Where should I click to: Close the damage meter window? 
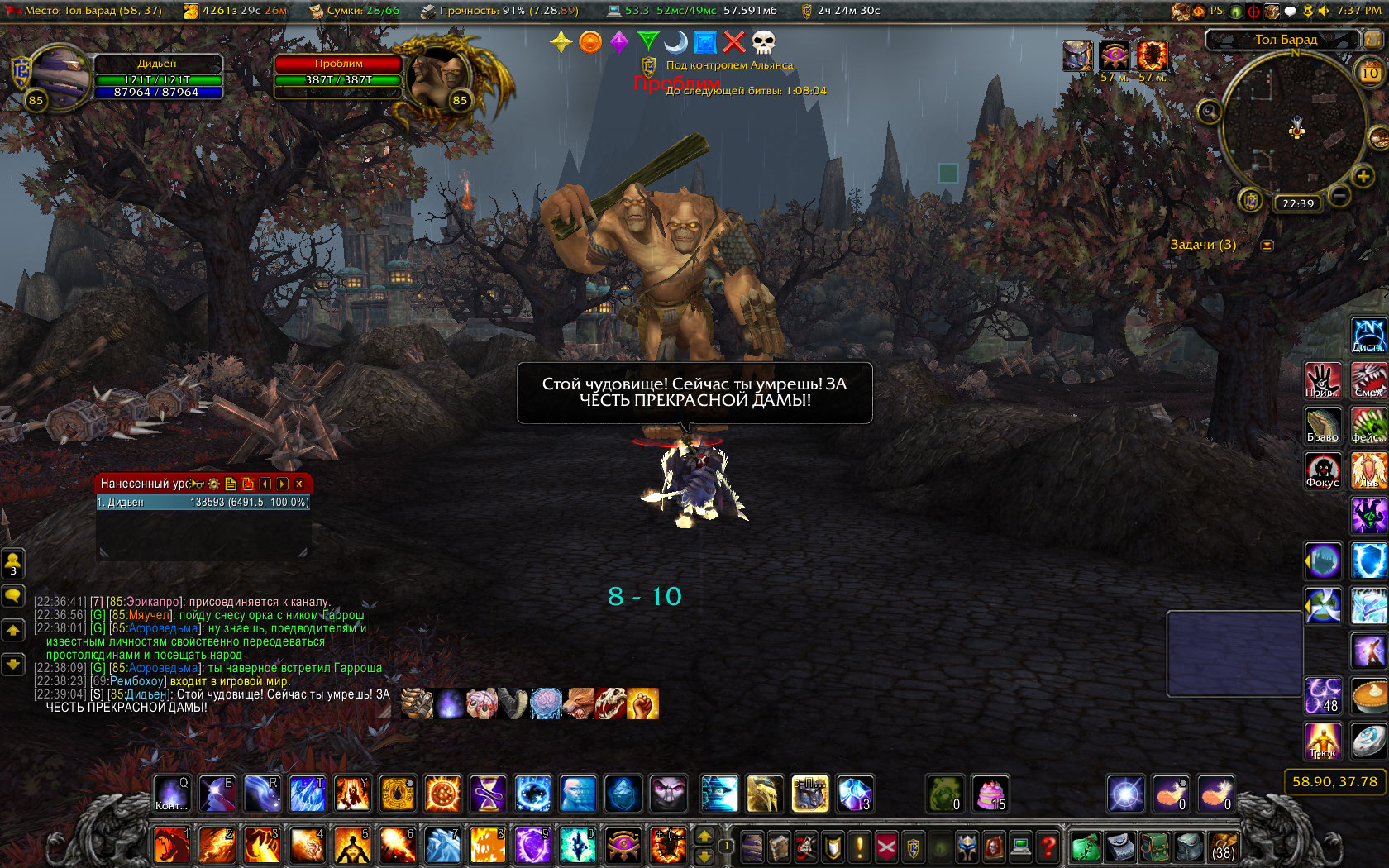click(x=299, y=484)
